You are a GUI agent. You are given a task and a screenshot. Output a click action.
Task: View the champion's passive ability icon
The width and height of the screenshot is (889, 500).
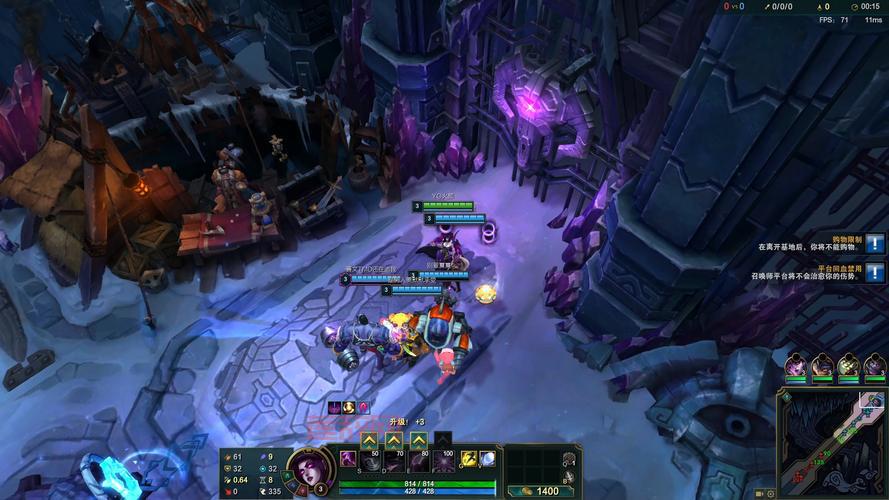coord(348,459)
